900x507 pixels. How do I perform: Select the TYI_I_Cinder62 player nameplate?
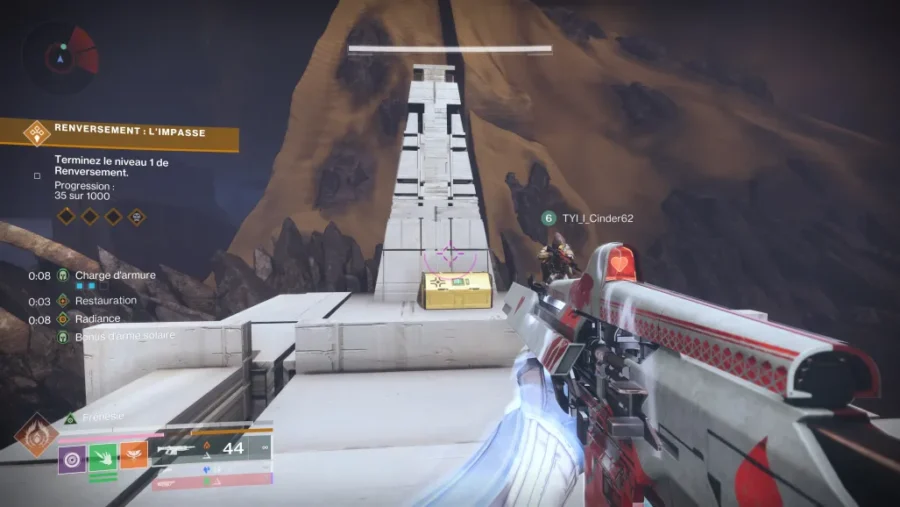(x=588, y=218)
